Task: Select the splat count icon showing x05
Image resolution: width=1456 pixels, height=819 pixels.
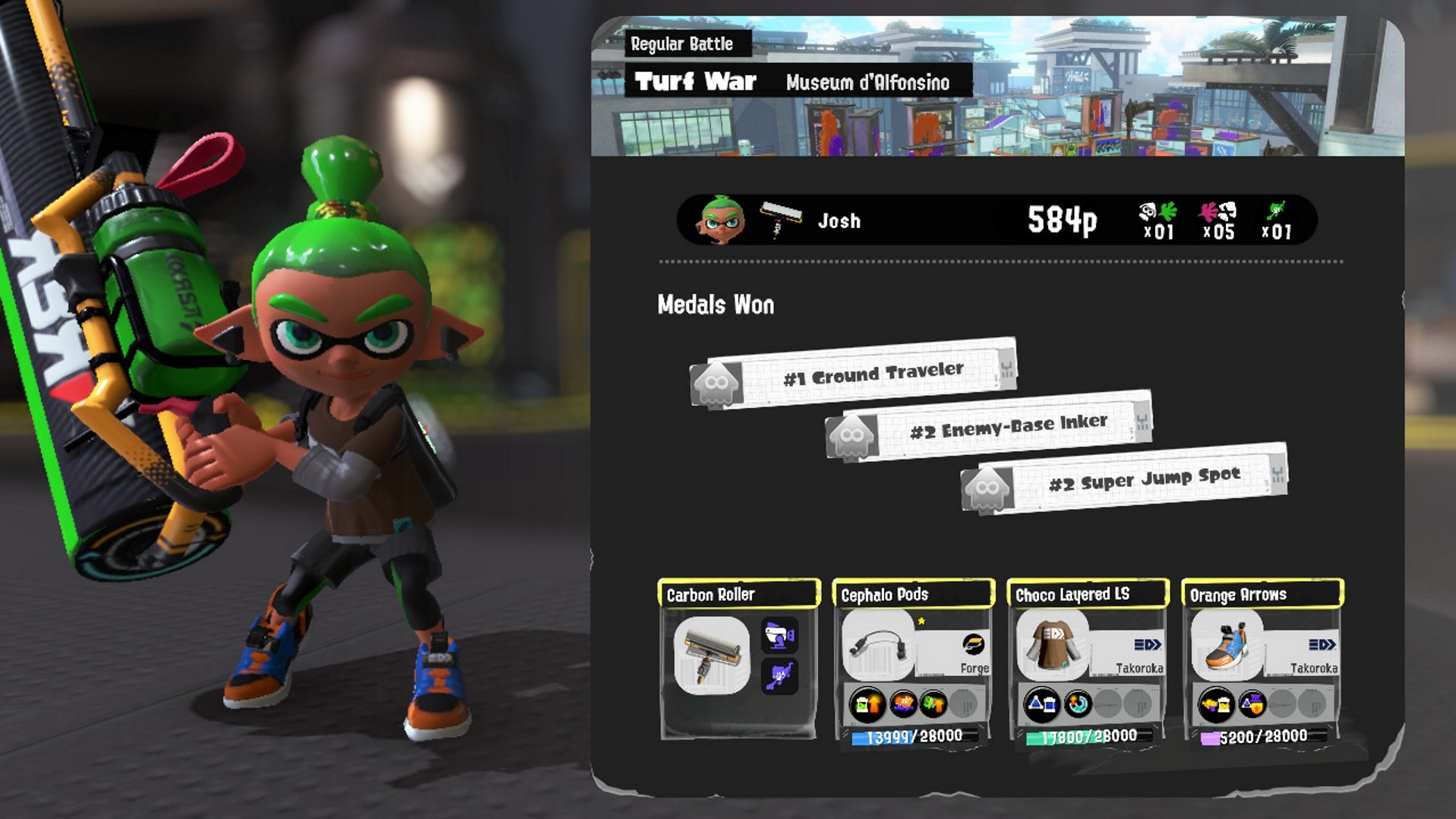Action: click(1216, 220)
